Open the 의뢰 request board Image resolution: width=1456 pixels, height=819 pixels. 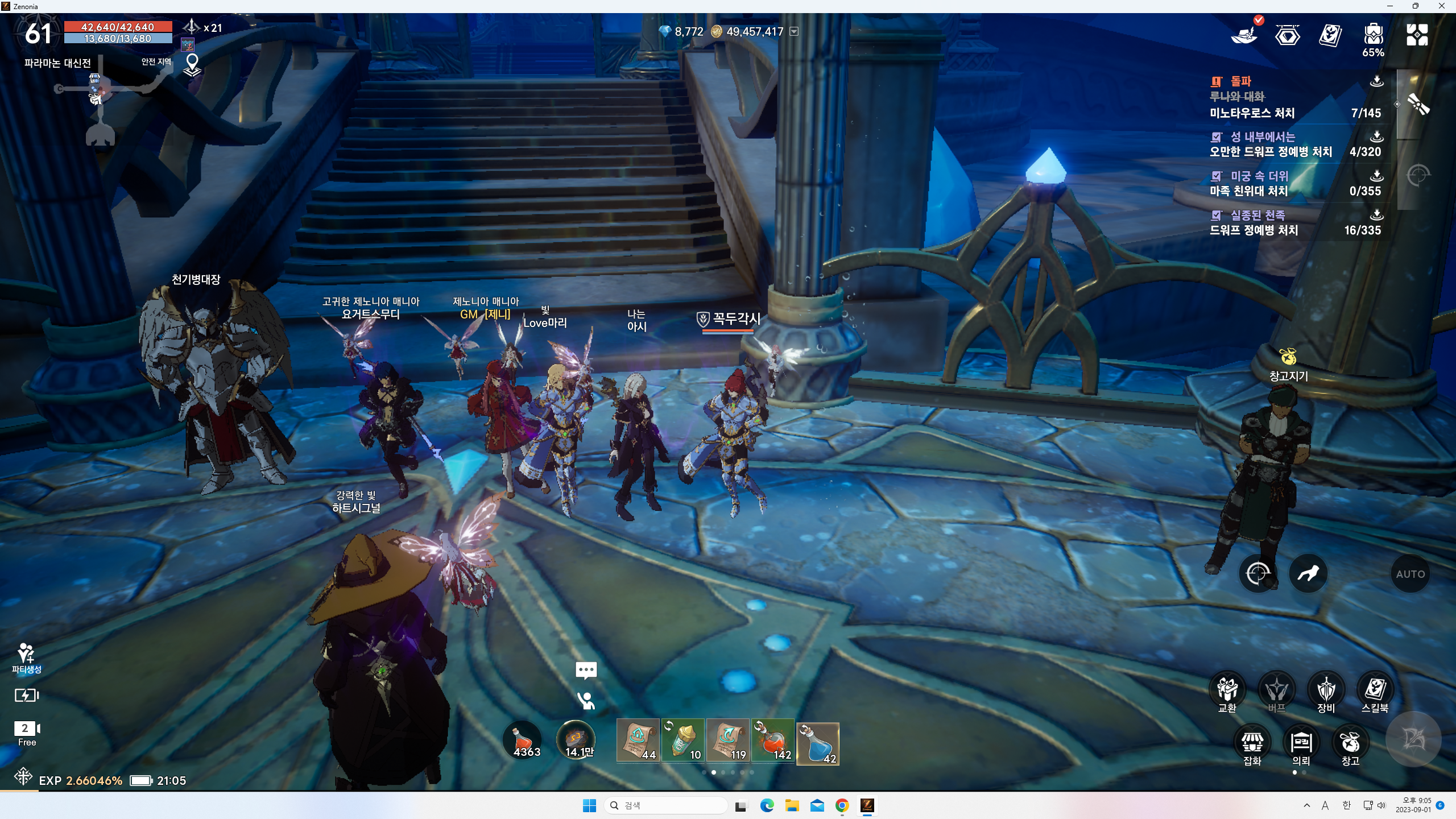coord(1301,745)
